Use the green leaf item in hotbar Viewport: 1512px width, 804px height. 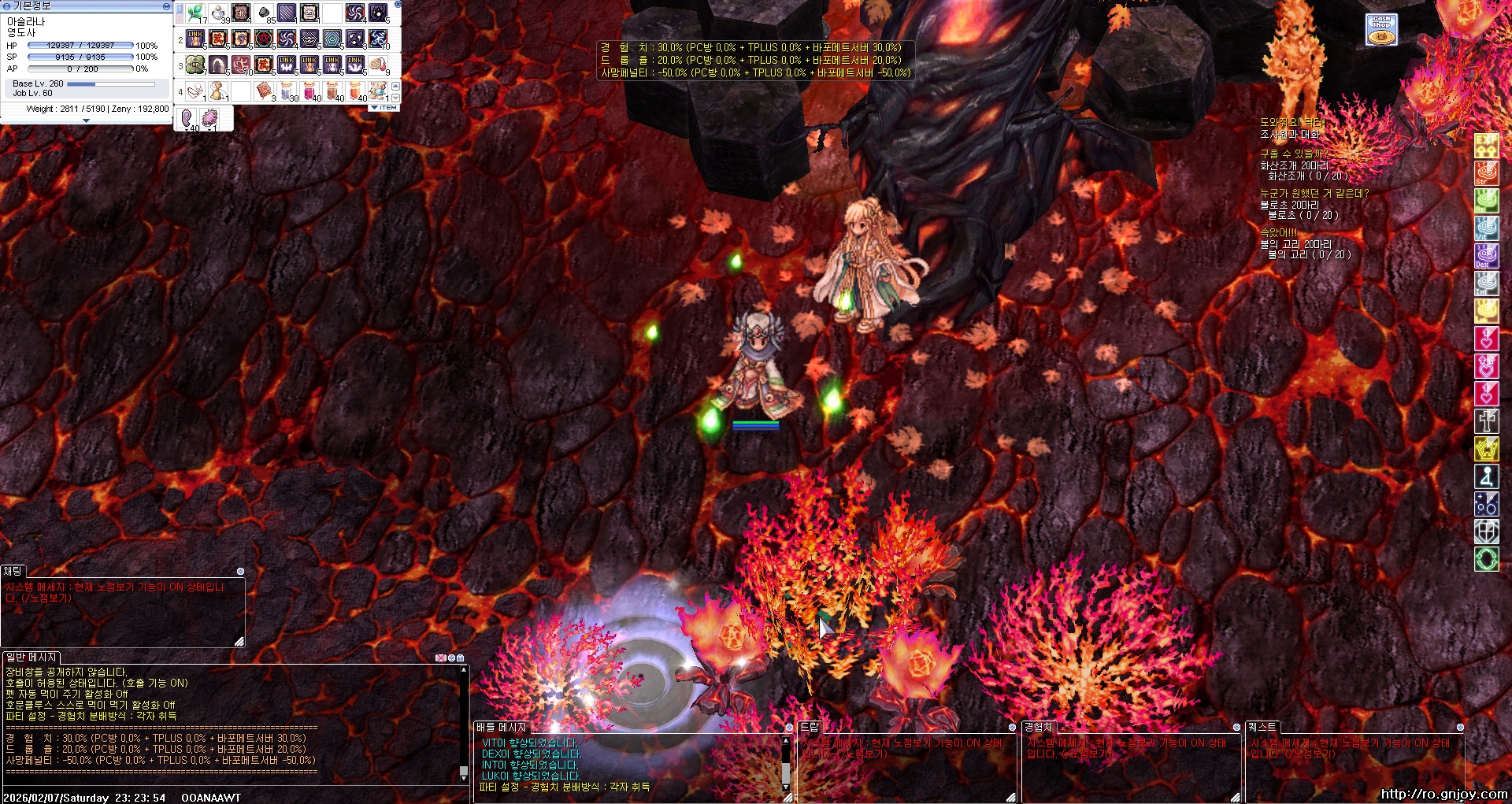click(195, 13)
